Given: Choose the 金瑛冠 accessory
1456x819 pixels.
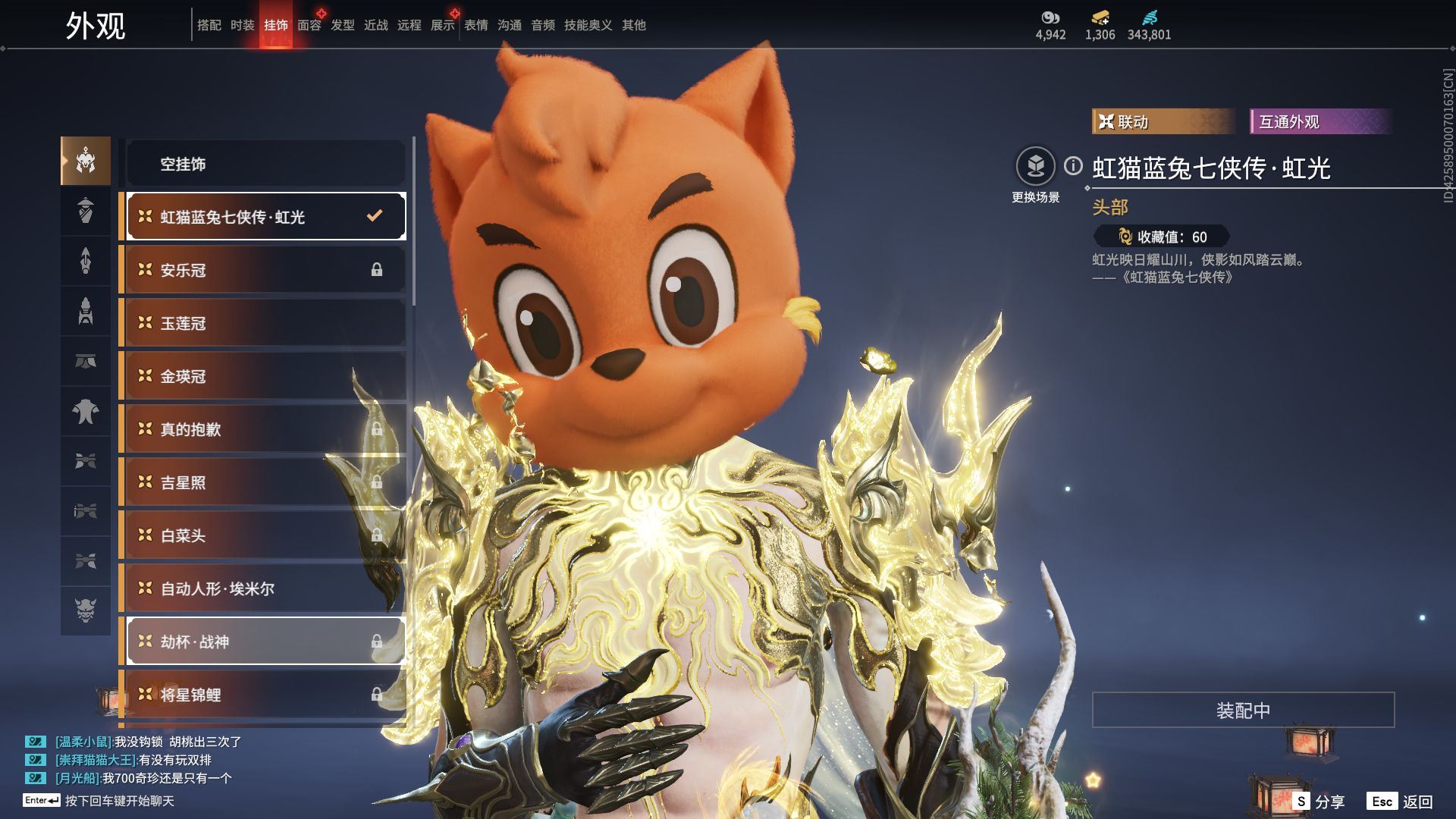Looking at the screenshot, I should click(x=265, y=376).
